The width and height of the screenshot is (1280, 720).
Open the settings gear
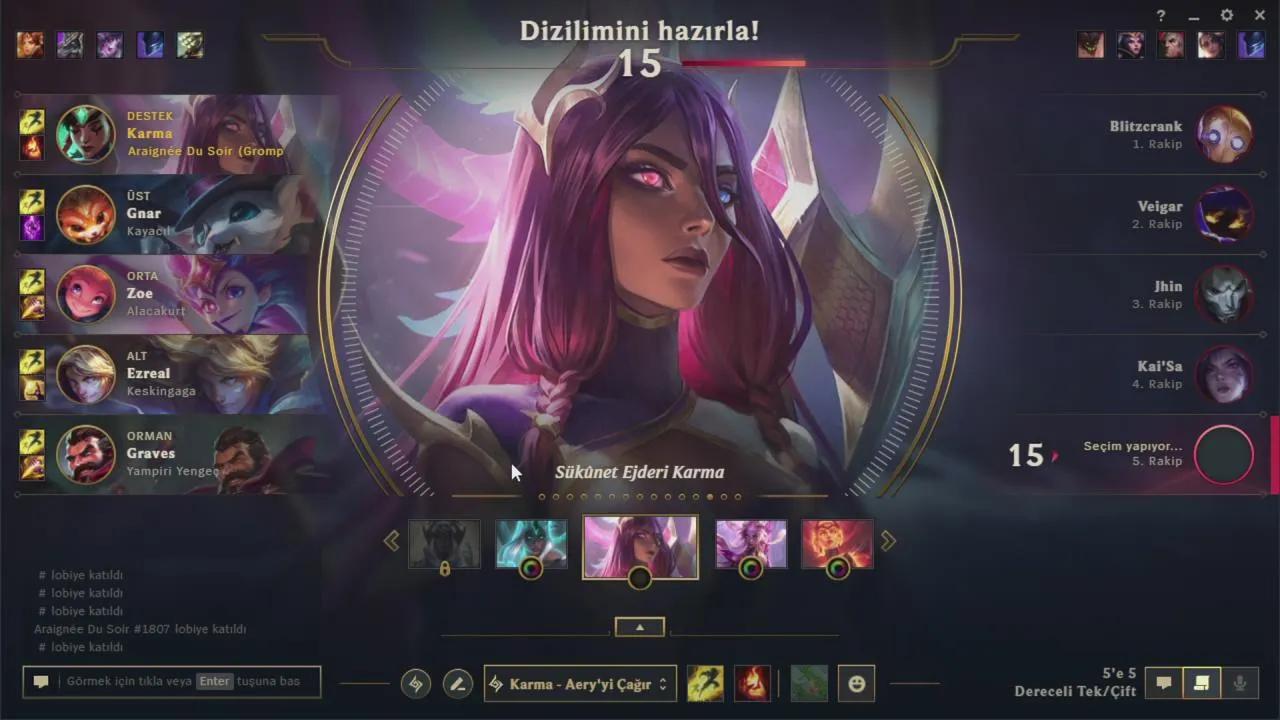[x=1226, y=16]
